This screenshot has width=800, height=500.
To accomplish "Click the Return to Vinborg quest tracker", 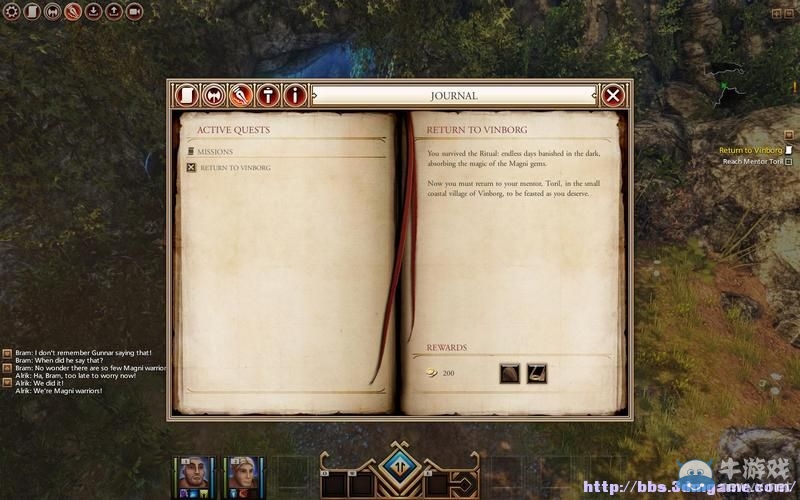I will (x=750, y=150).
